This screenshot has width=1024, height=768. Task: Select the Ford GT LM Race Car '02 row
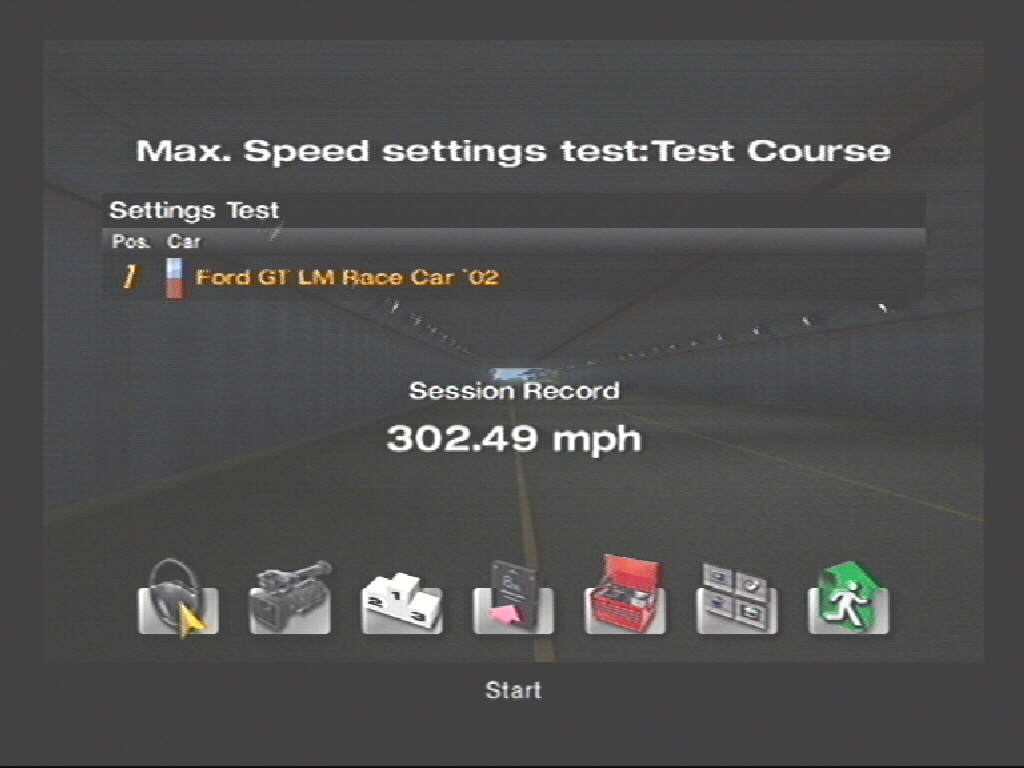pyautogui.click(x=346, y=277)
